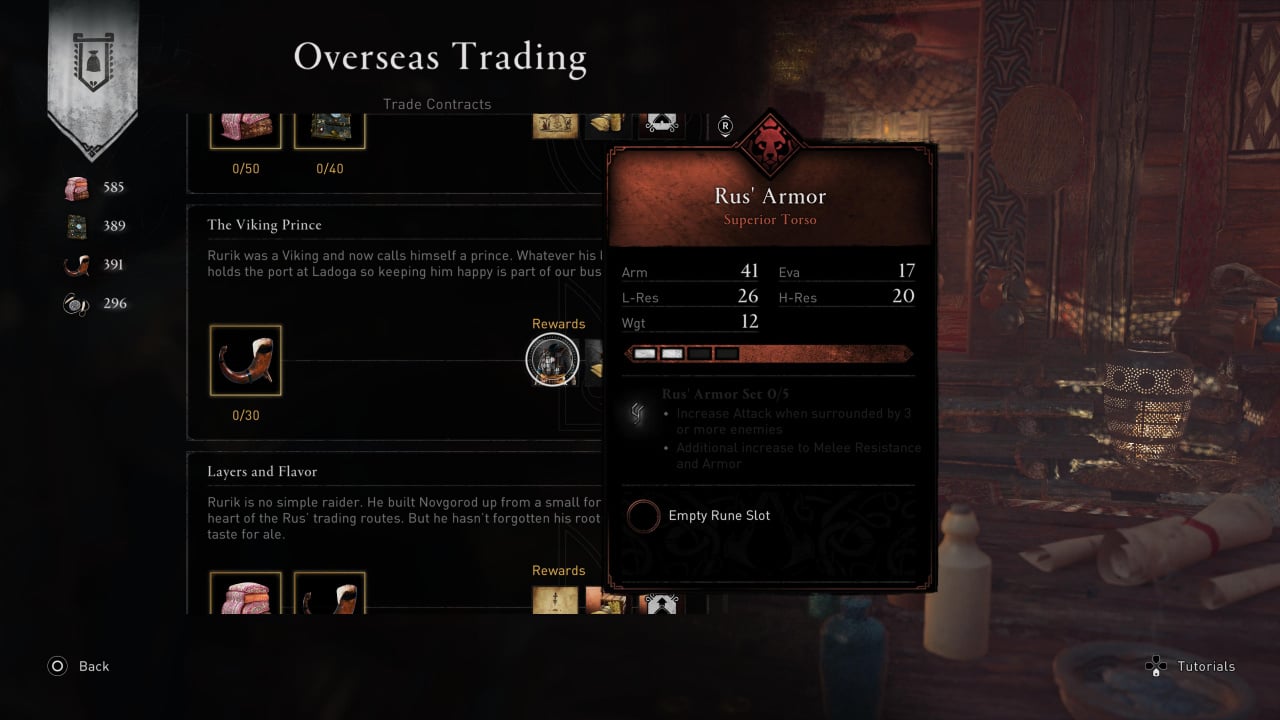Image resolution: width=1280 pixels, height=720 pixels.
Task: Choose the drinking horn slot showing 0/30
Action: click(x=245, y=360)
